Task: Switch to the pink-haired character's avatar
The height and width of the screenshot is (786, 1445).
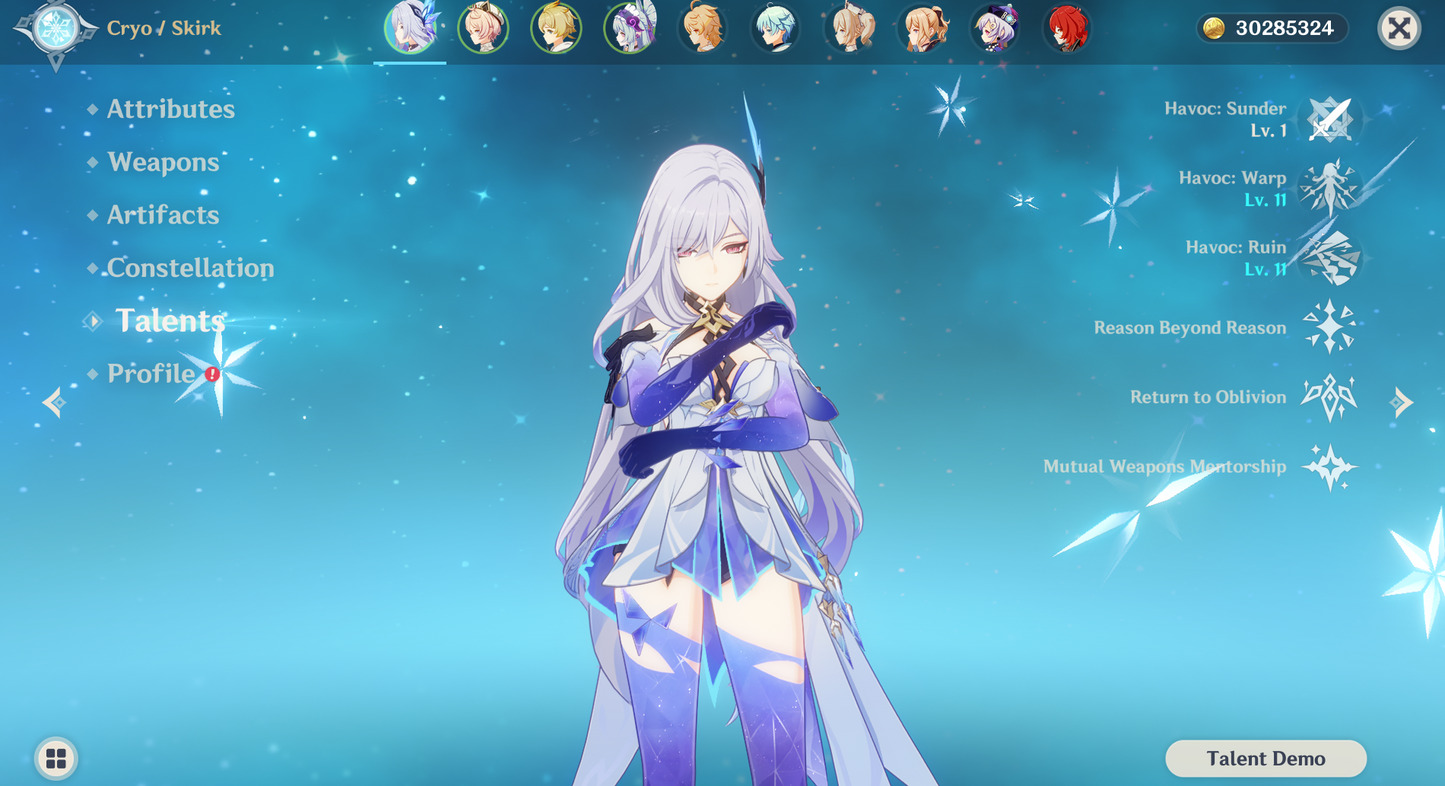Action: tap(484, 29)
